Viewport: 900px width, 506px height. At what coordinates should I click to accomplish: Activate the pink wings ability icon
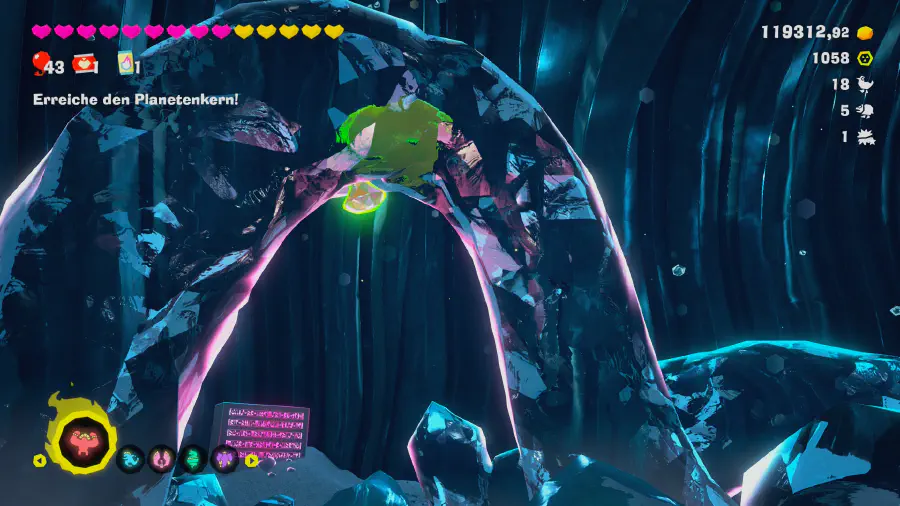point(160,459)
